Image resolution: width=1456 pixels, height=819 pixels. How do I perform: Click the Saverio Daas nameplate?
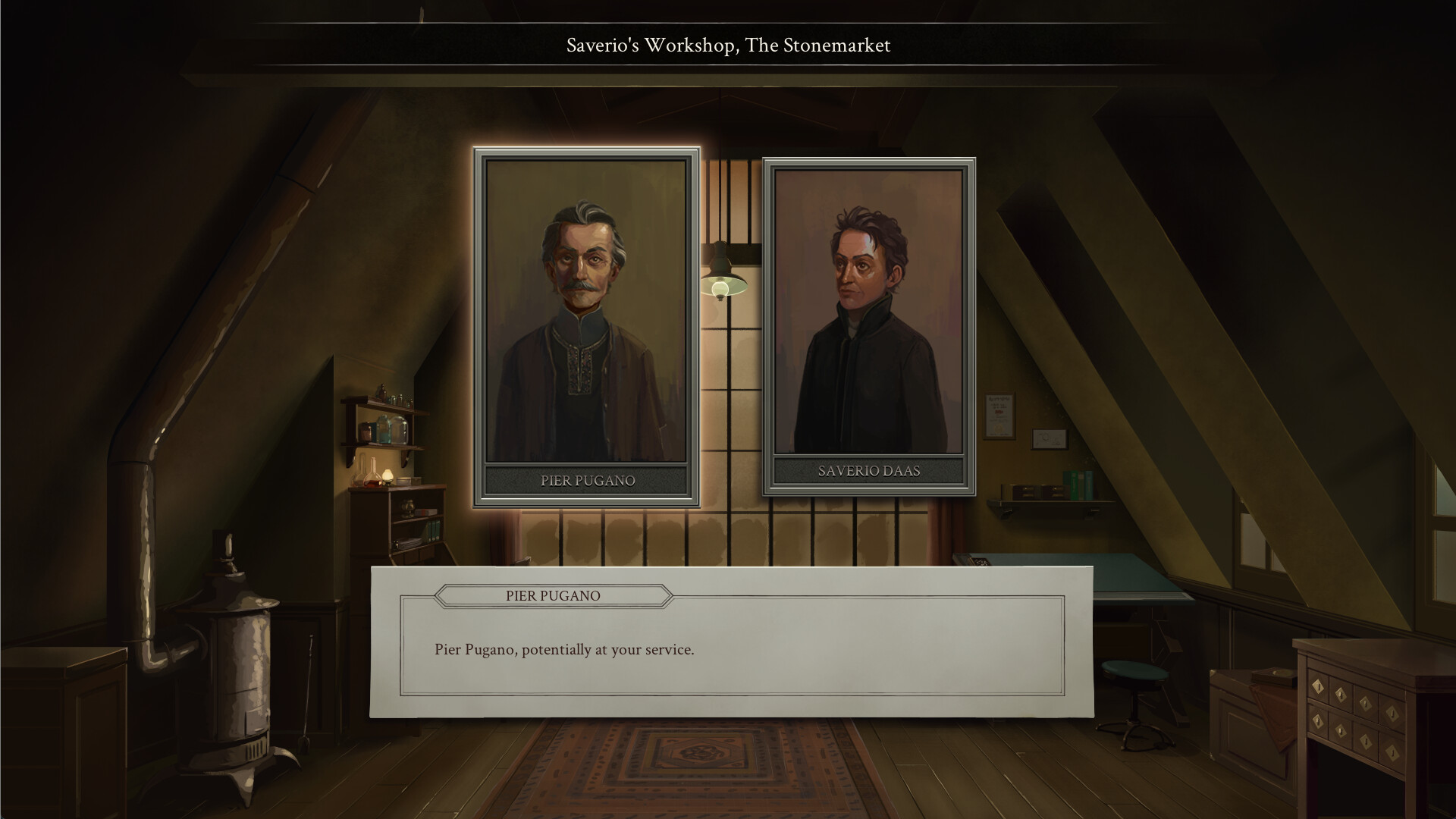tap(868, 470)
